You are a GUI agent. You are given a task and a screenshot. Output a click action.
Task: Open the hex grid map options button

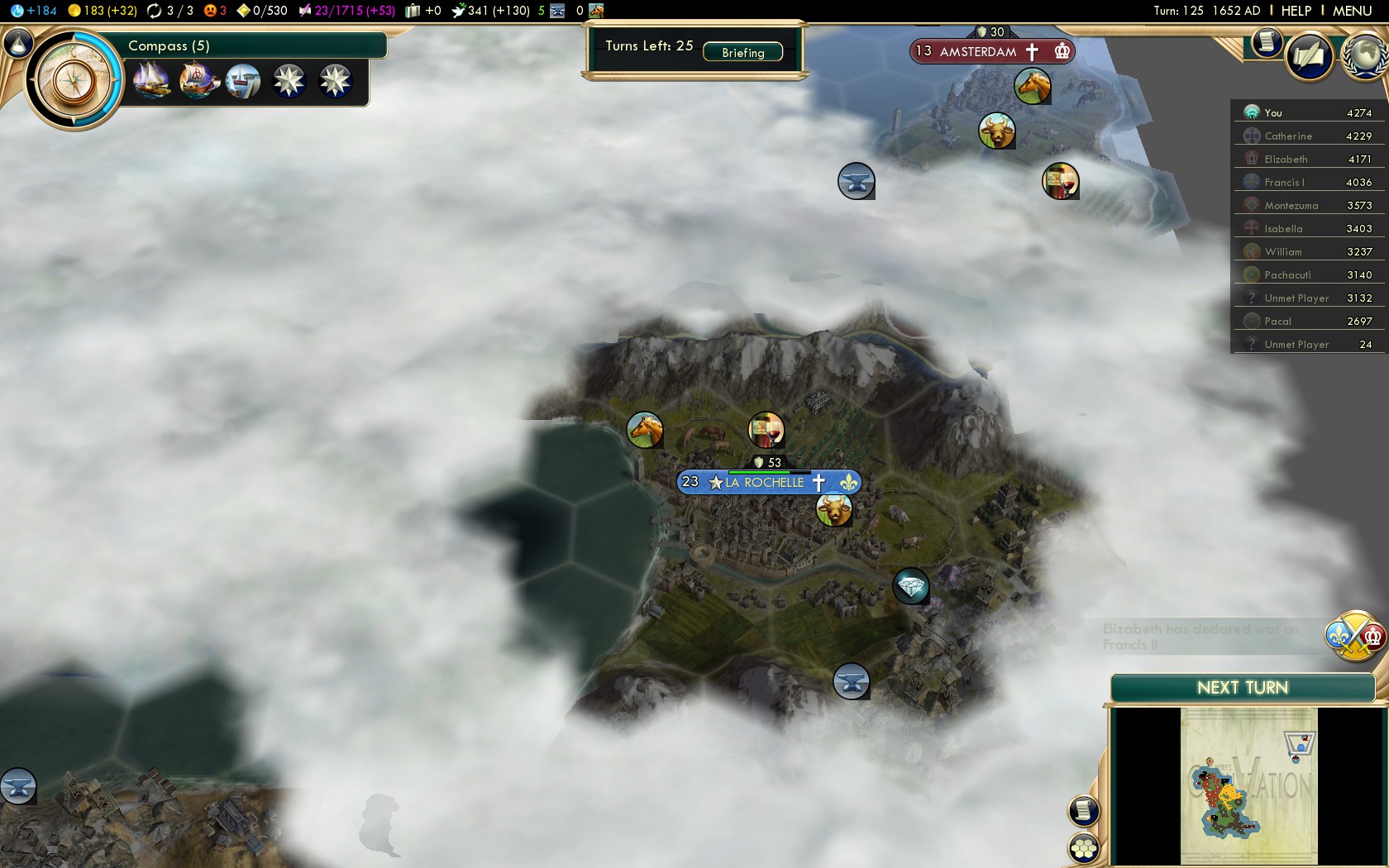1083,847
